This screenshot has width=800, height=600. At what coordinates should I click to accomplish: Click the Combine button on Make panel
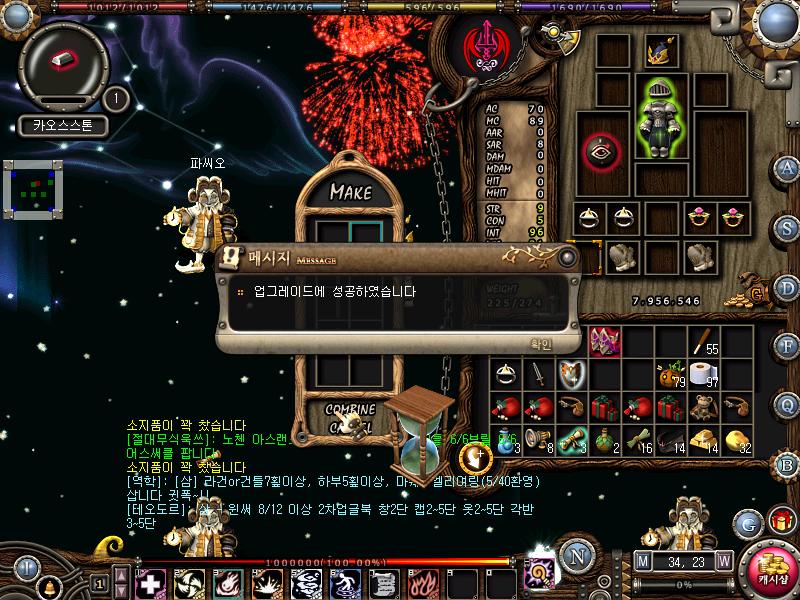coord(350,409)
